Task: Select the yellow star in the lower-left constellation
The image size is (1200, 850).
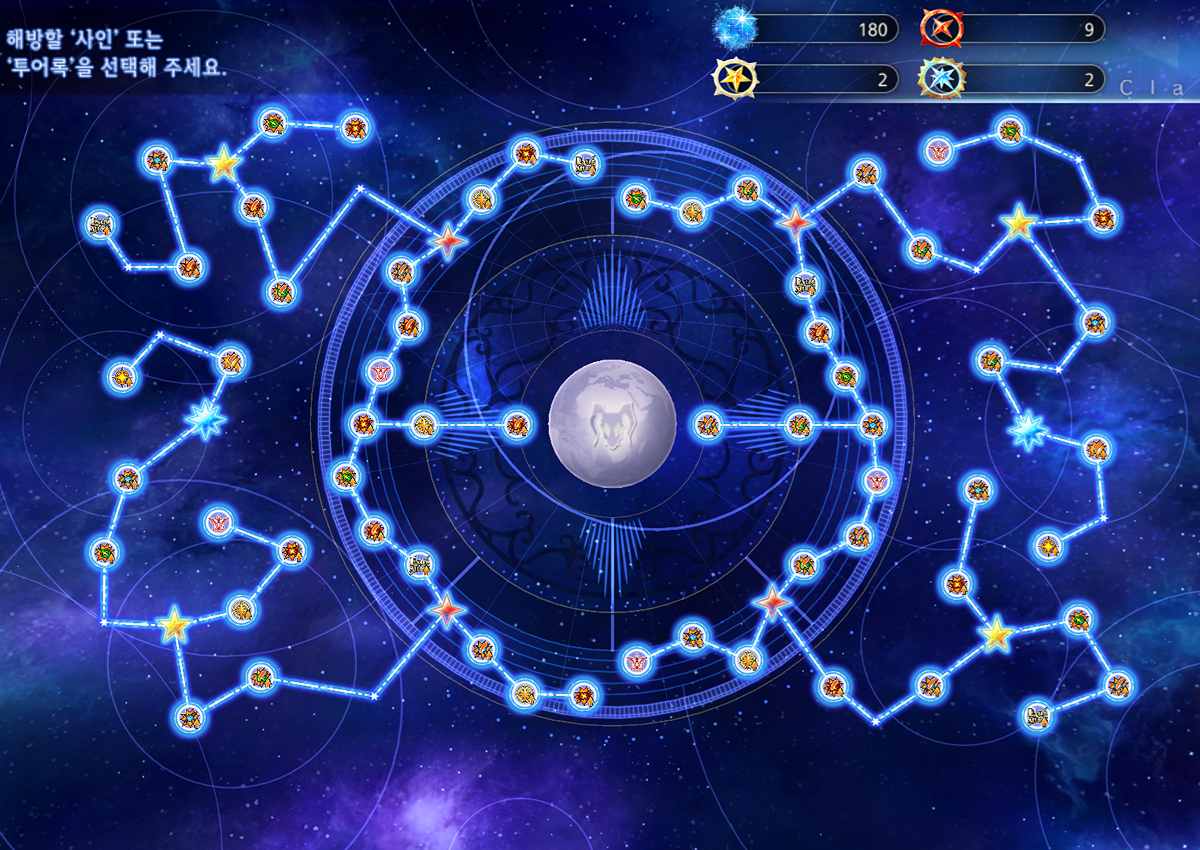Action: coord(174,626)
